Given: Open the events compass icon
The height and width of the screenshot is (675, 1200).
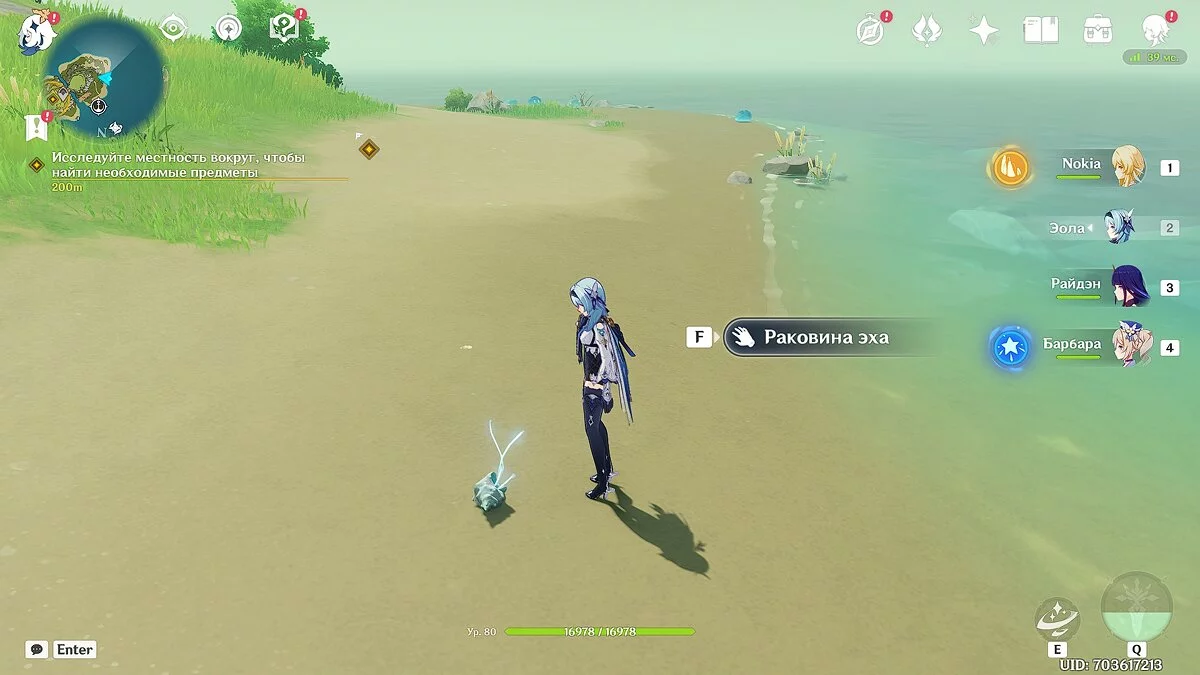Looking at the screenshot, I should point(871,30).
